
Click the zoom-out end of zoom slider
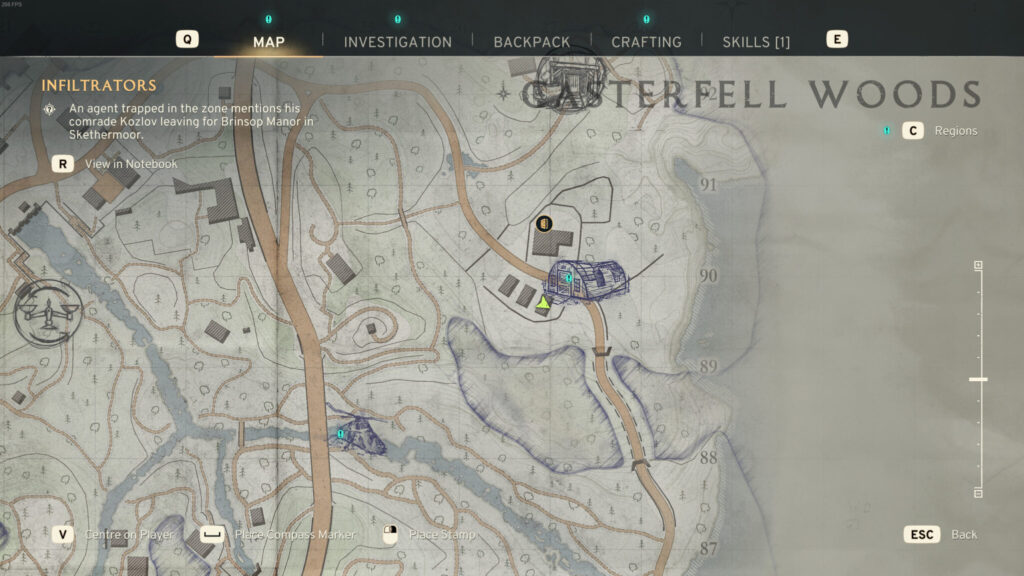tap(979, 492)
